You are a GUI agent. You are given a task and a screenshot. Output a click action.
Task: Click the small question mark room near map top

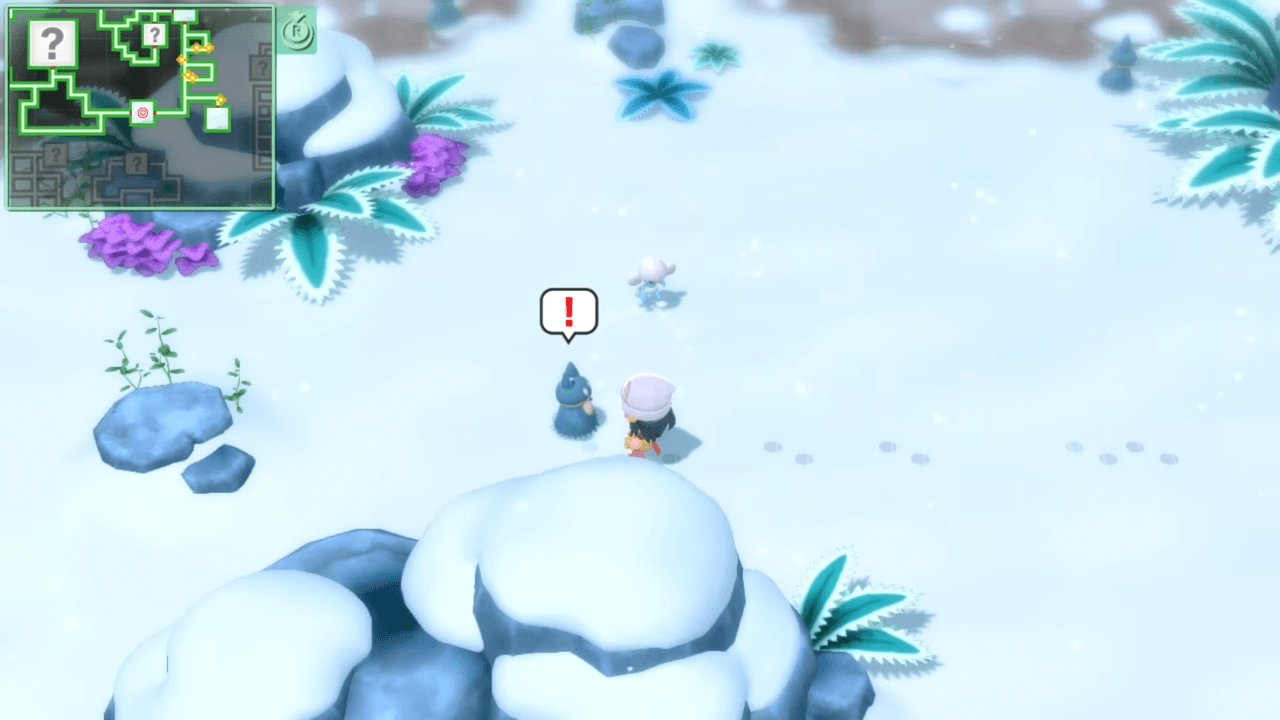coord(154,35)
